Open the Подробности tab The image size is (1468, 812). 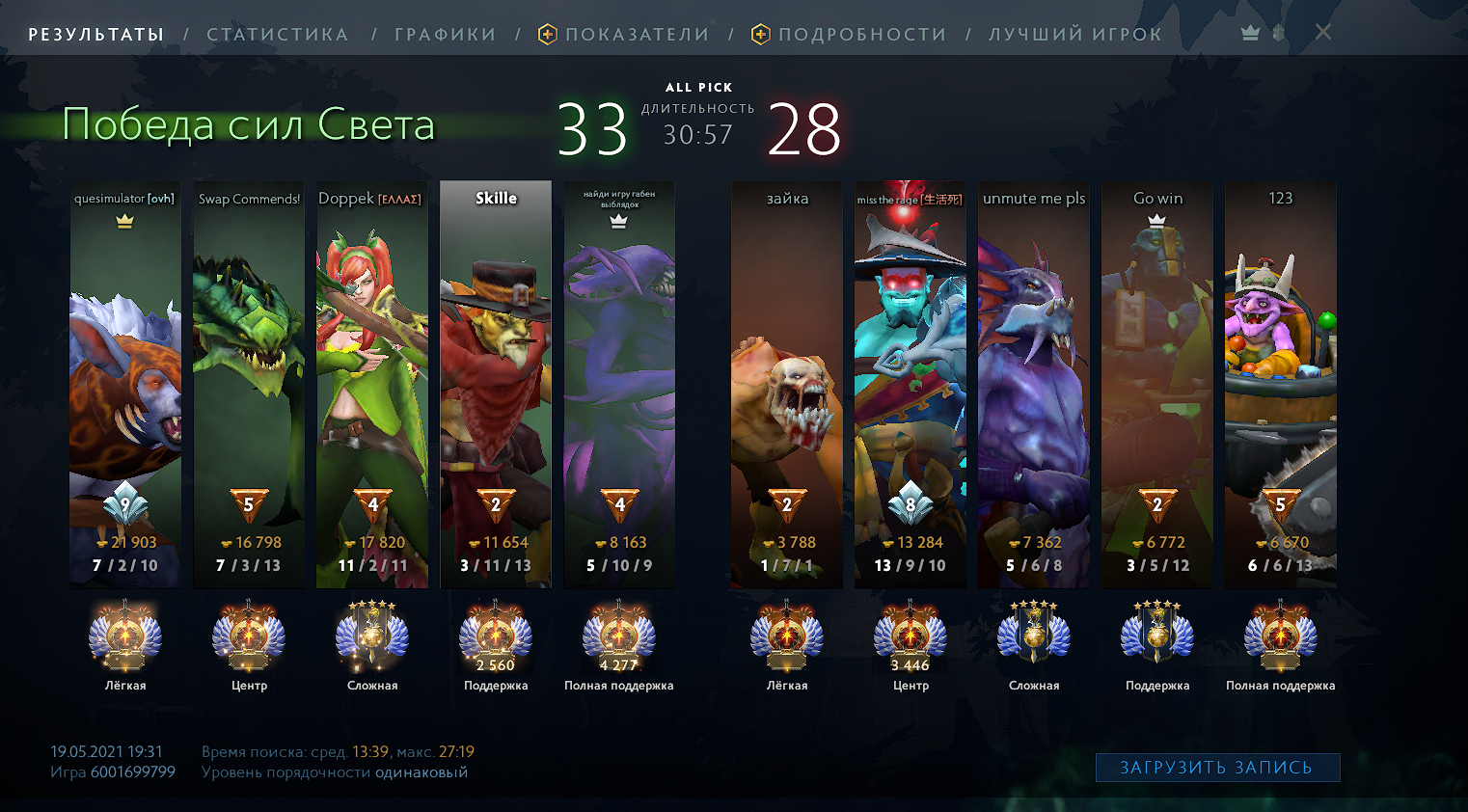coord(861,35)
